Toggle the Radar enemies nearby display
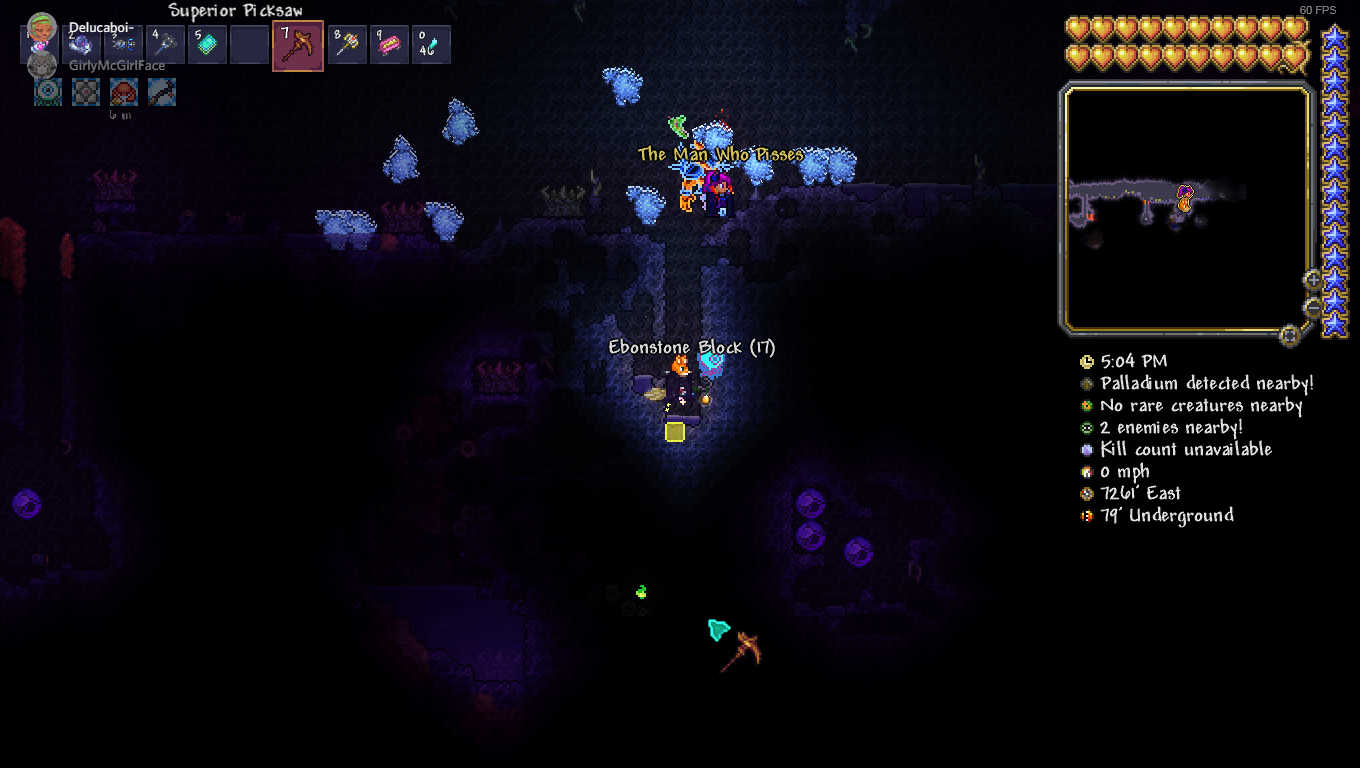Screen dimensions: 1360x768 click(1087, 427)
